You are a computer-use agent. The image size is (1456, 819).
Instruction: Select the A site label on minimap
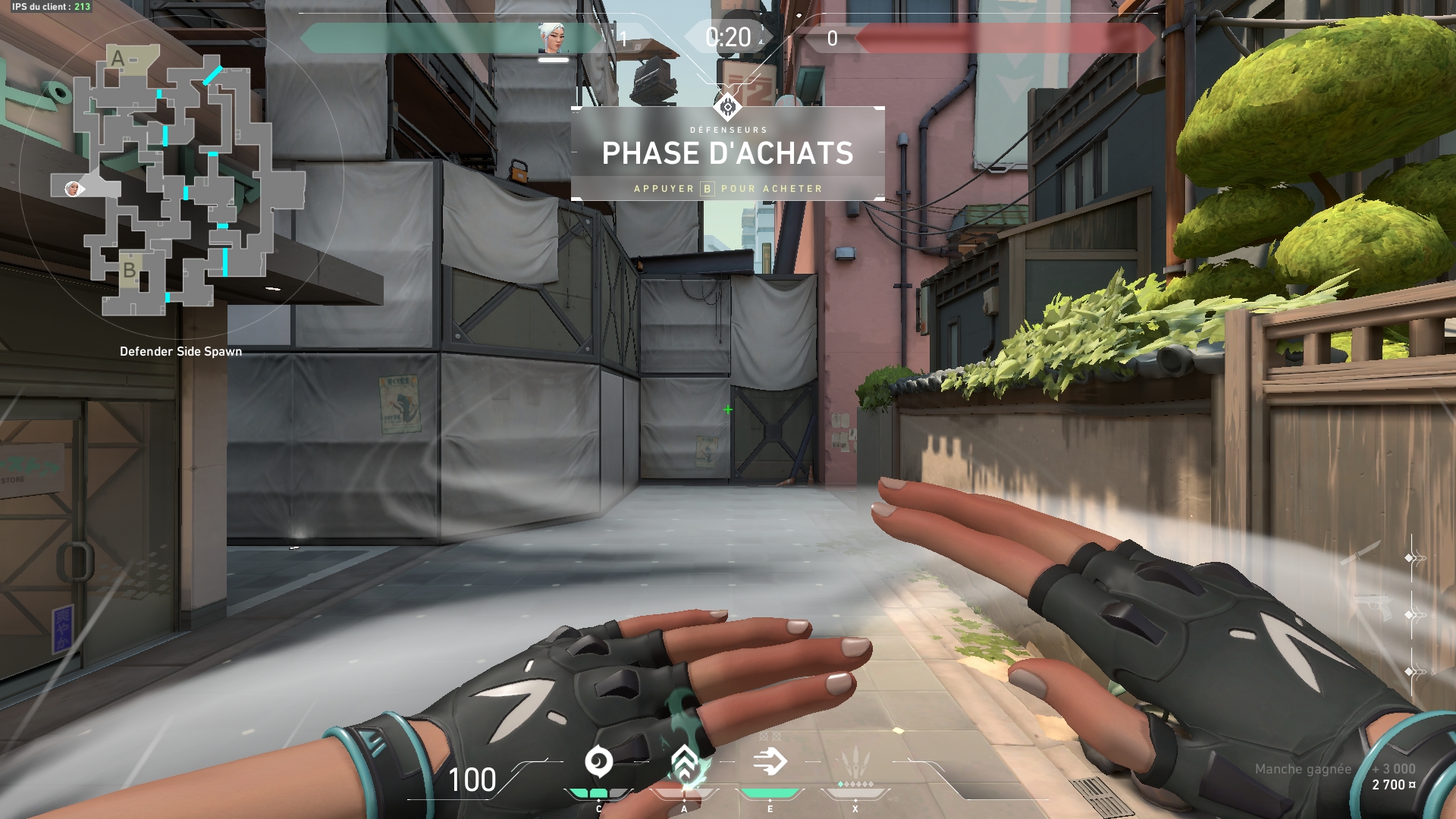point(118,58)
